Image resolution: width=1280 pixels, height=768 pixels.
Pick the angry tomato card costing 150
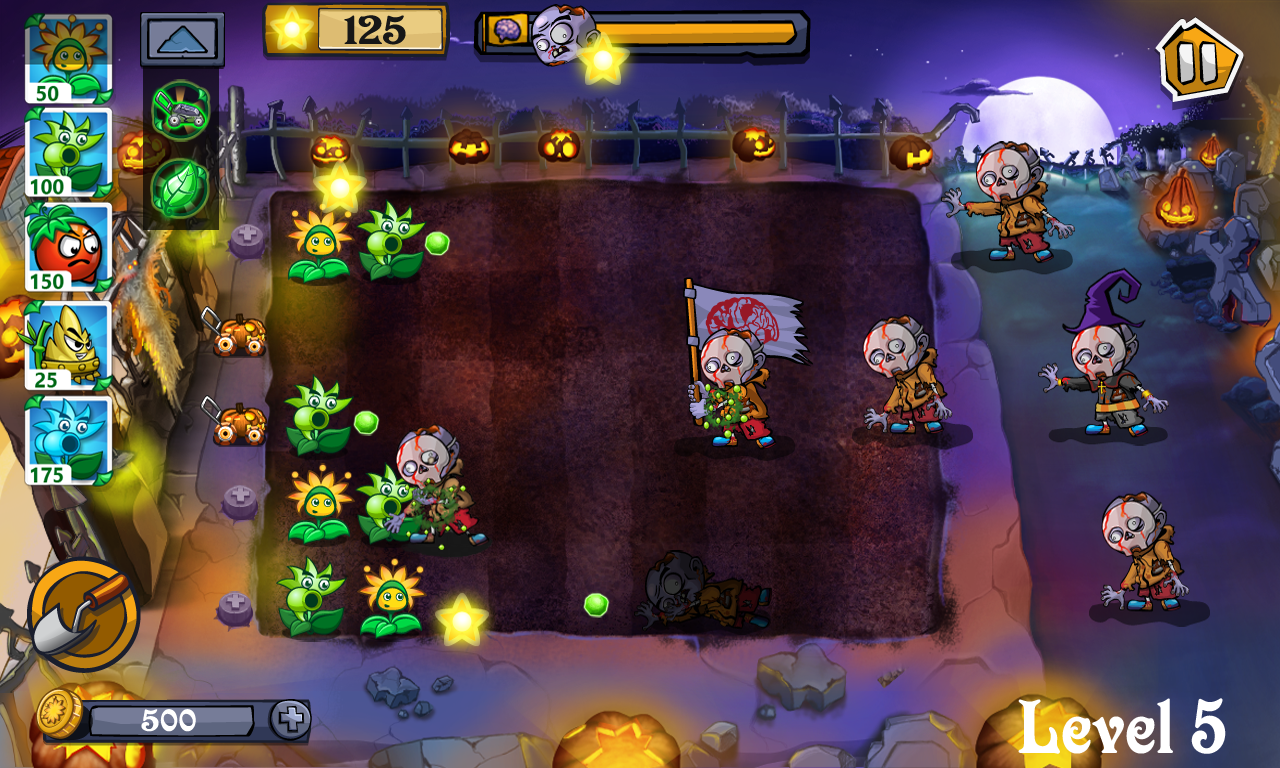68,247
